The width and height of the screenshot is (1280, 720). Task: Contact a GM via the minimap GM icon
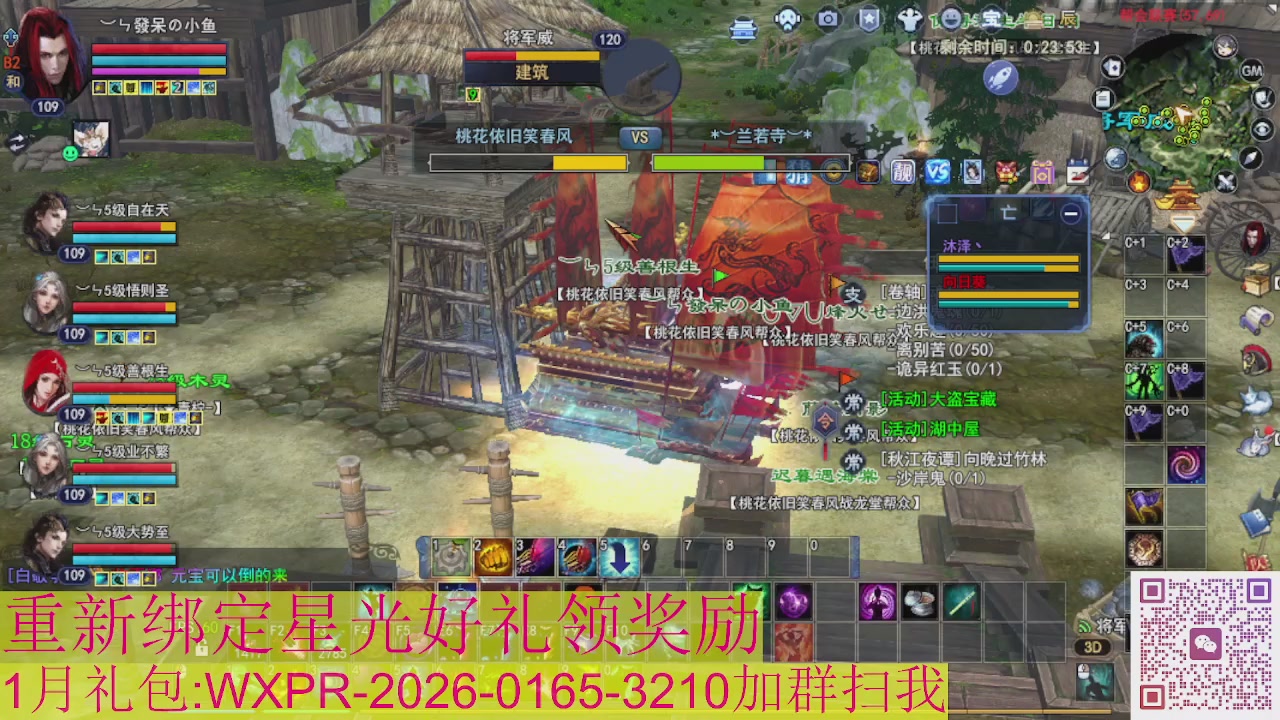click(x=1252, y=72)
